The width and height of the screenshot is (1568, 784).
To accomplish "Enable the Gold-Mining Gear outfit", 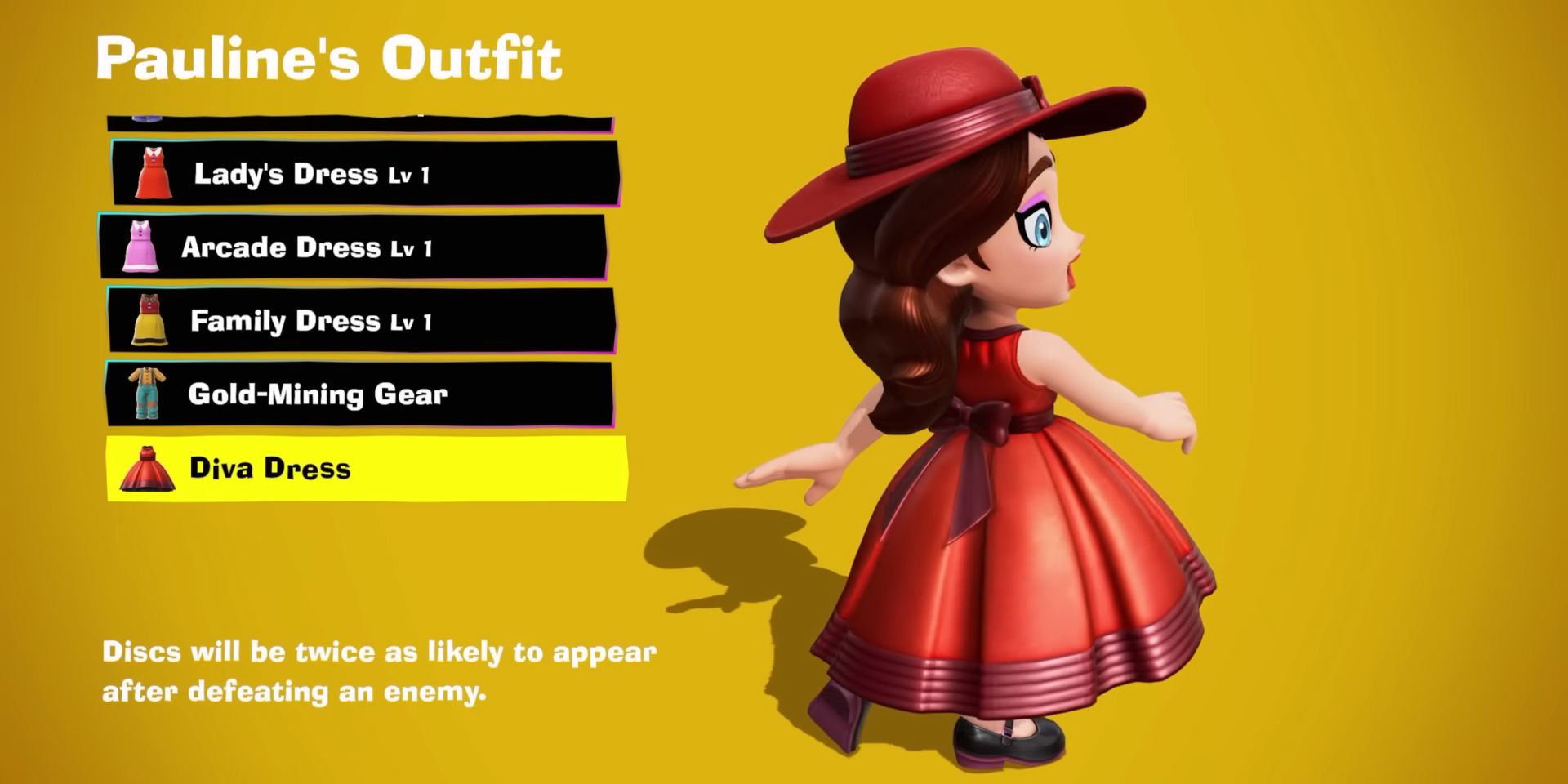I will (x=359, y=395).
